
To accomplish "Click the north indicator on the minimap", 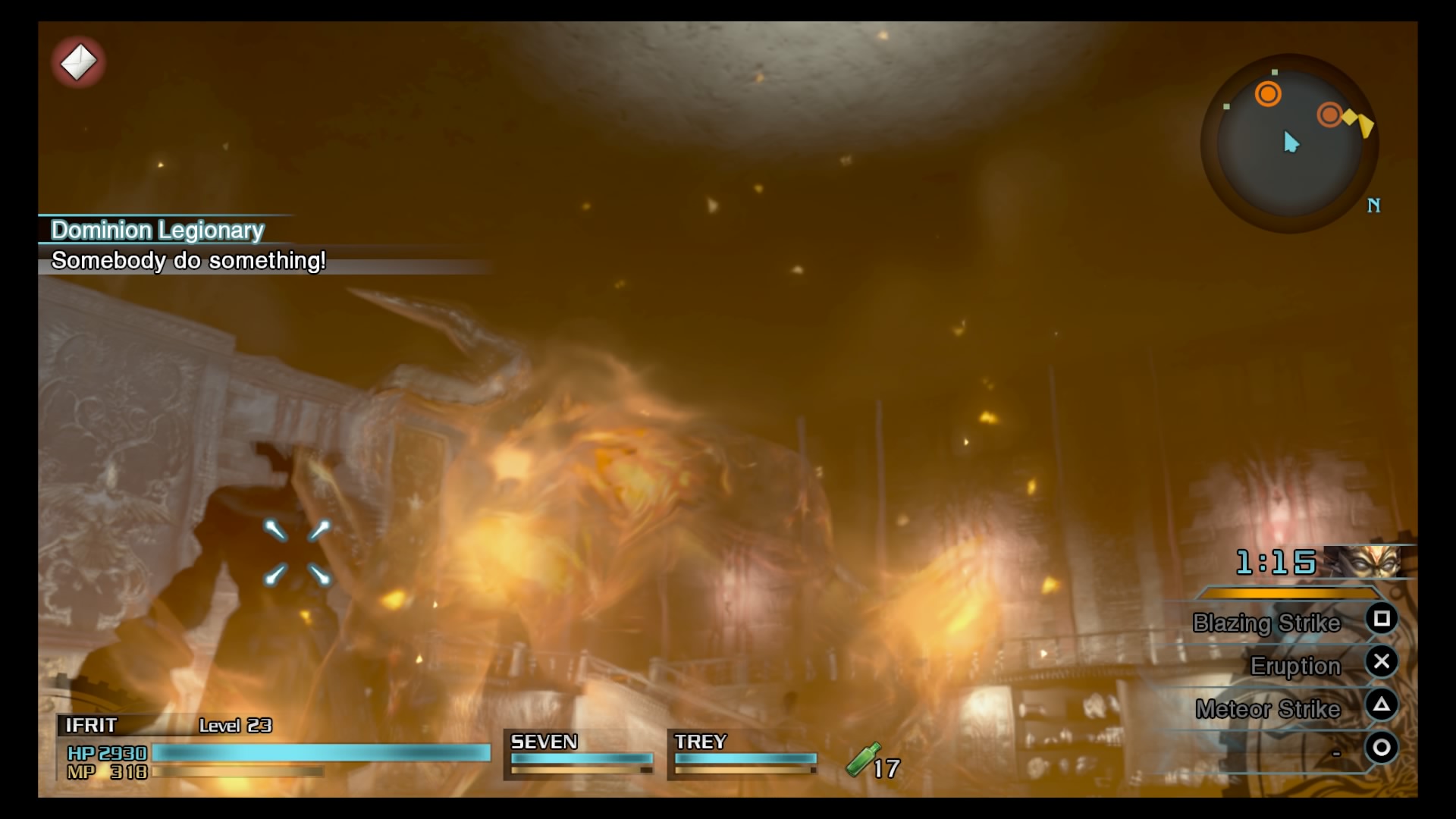I will click(1374, 205).
